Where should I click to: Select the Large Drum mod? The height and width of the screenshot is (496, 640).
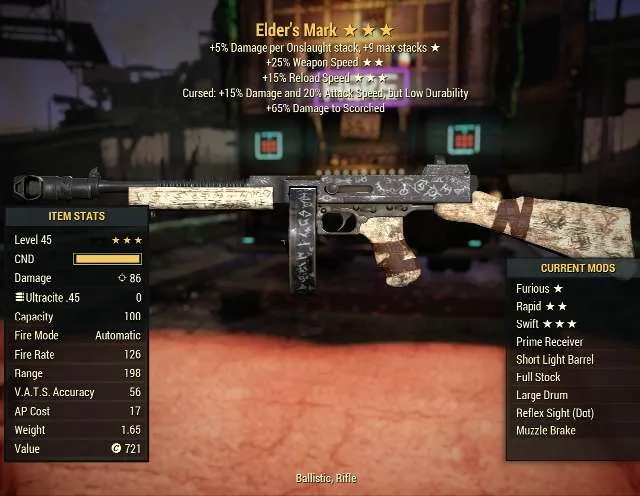pos(544,395)
